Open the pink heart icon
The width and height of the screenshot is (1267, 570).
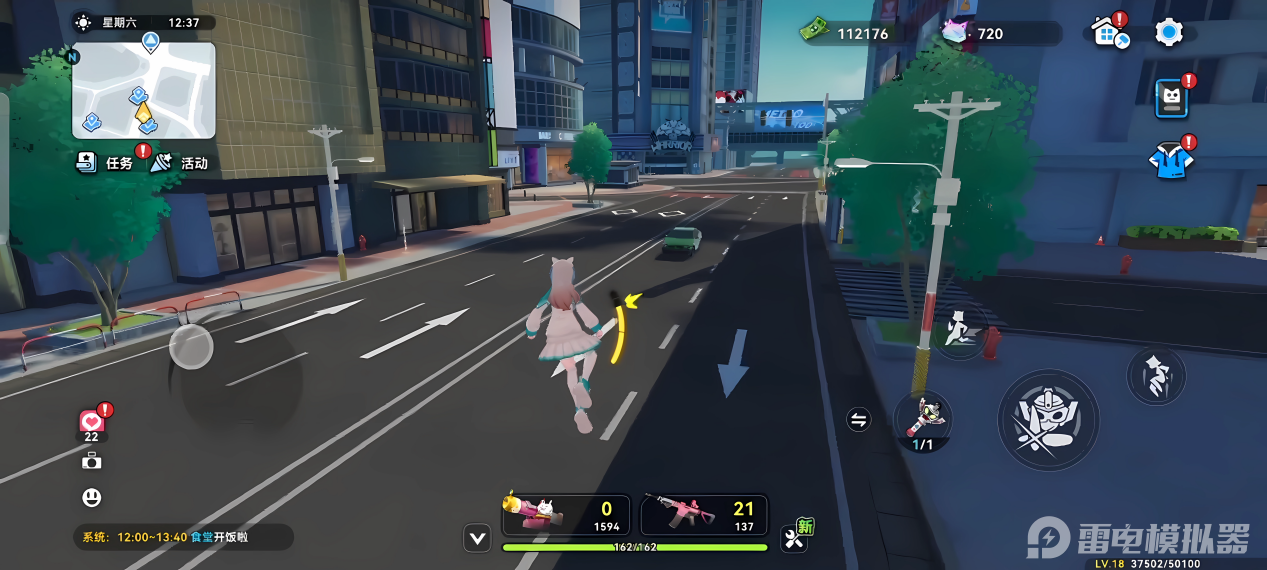pyautogui.click(x=92, y=422)
